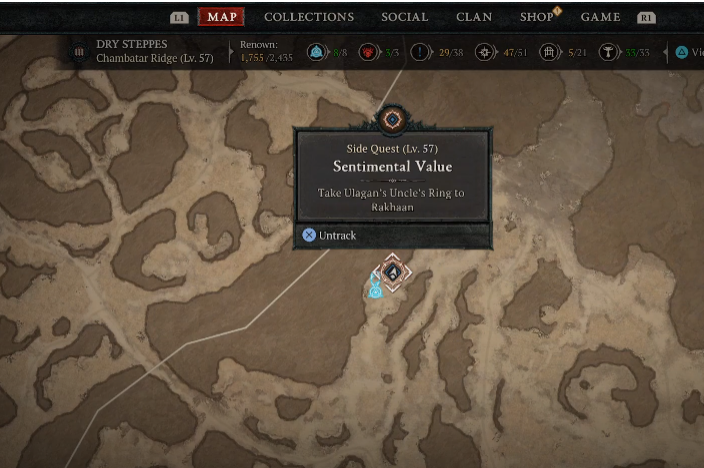Open the Social tab
The height and width of the screenshot is (468, 704).
pyautogui.click(x=405, y=17)
